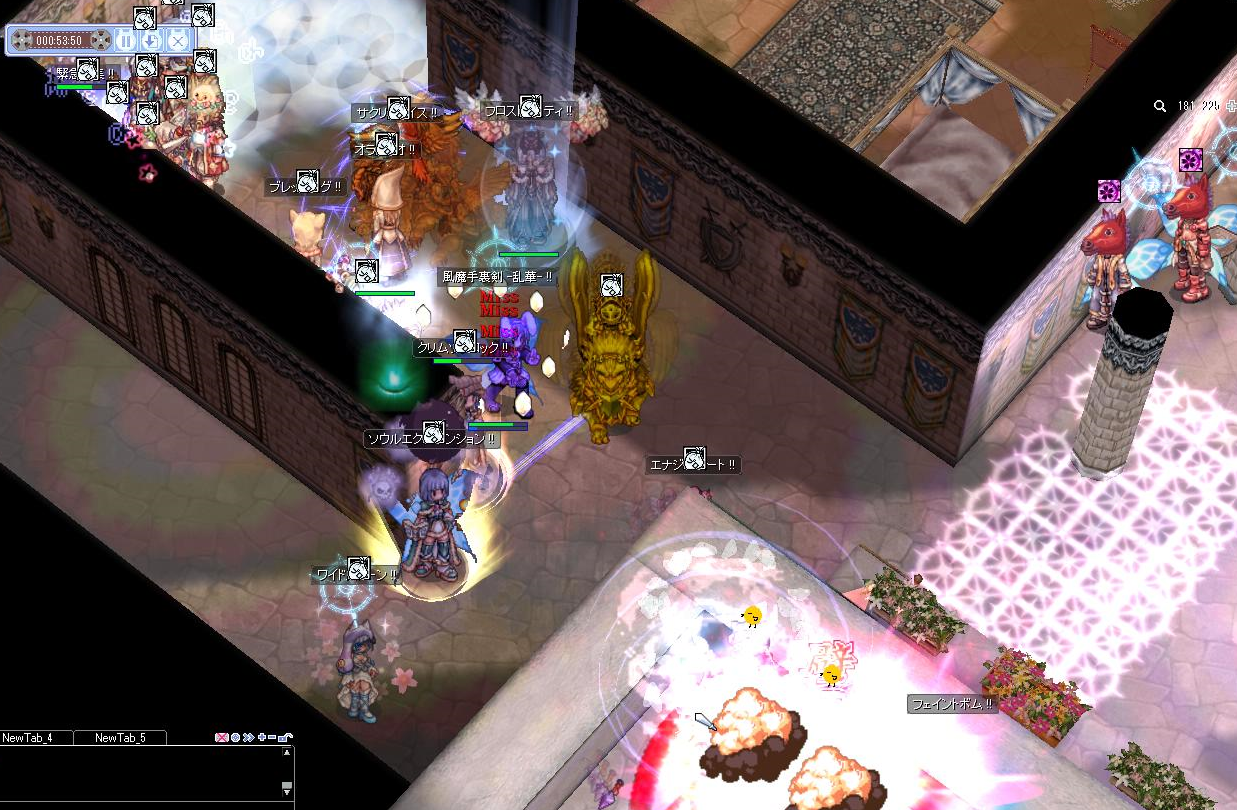Image resolution: width=1237 pixels, height=810 pixels.
Task: Add a chat tab with the plus button
Action: (x=261, y=738)
